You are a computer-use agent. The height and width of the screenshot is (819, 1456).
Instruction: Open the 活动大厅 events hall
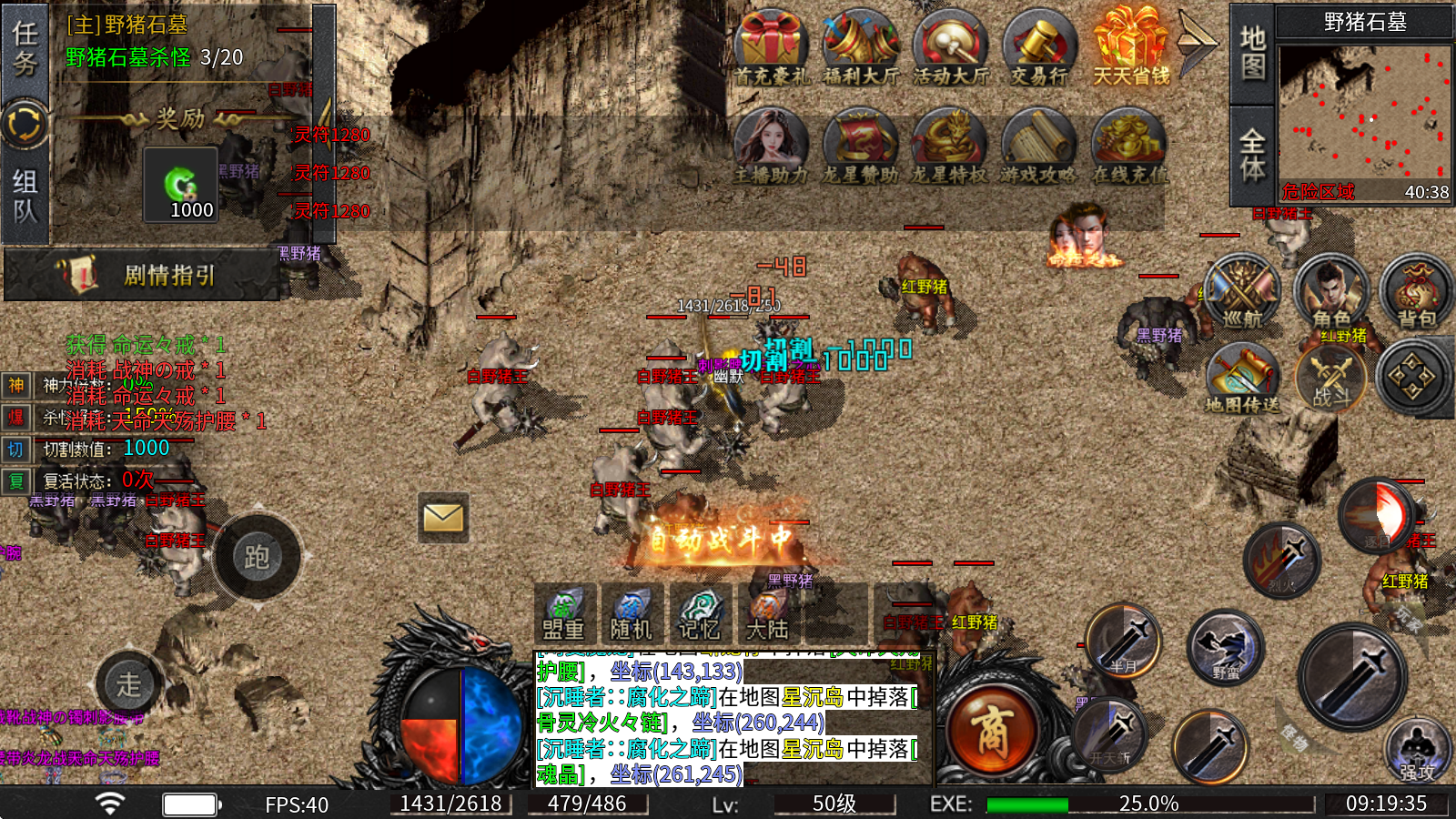(950, 48)
